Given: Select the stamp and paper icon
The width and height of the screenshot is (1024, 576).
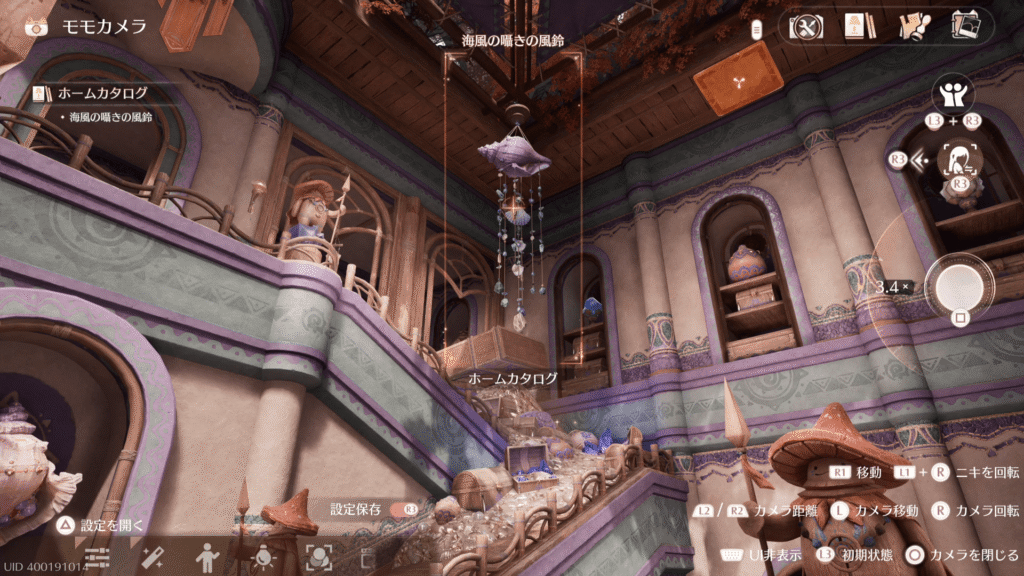Looking at the screenshot, I should [x=911, y=27].
